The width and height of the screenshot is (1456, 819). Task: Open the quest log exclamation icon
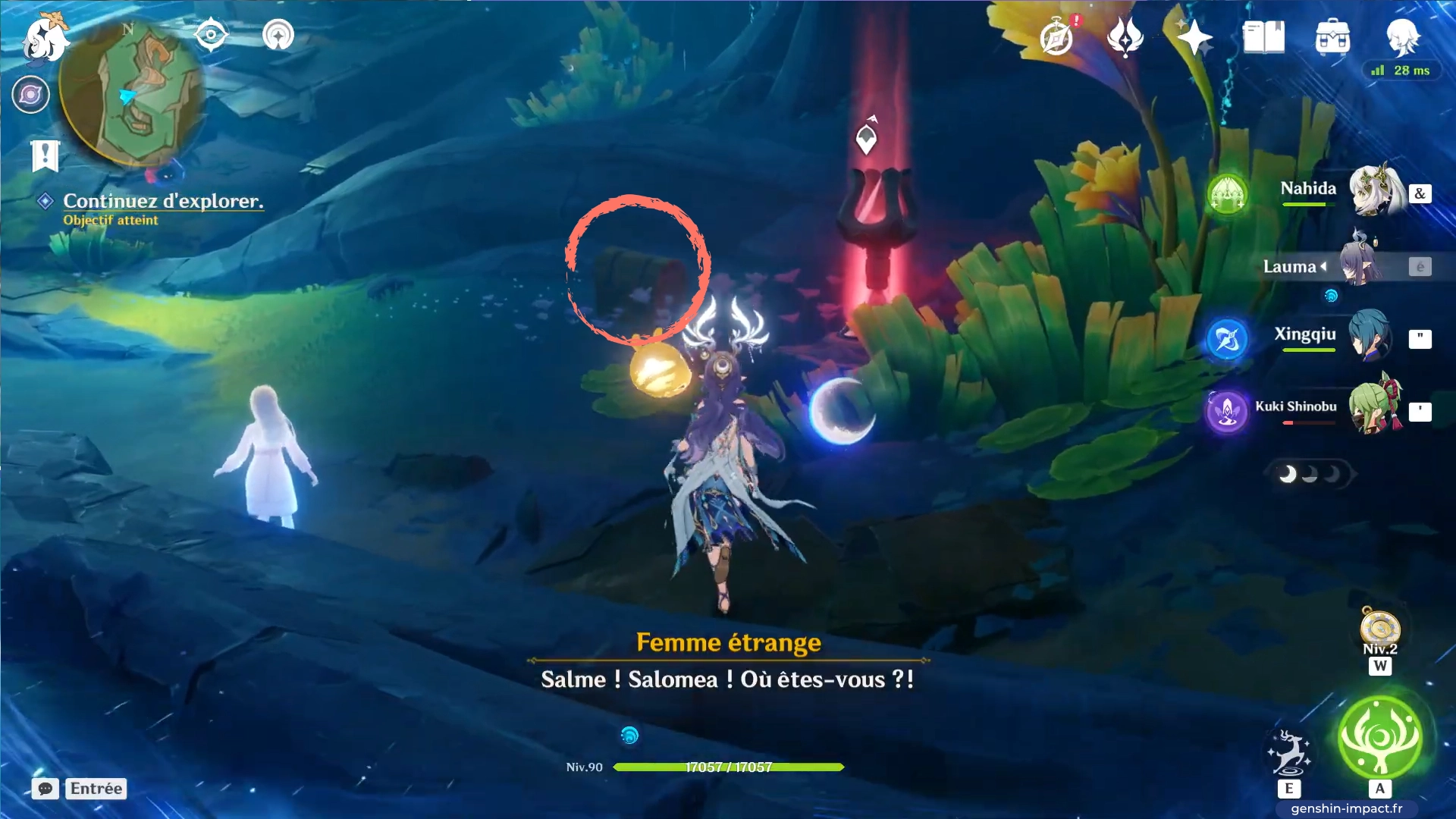[45, 156]
